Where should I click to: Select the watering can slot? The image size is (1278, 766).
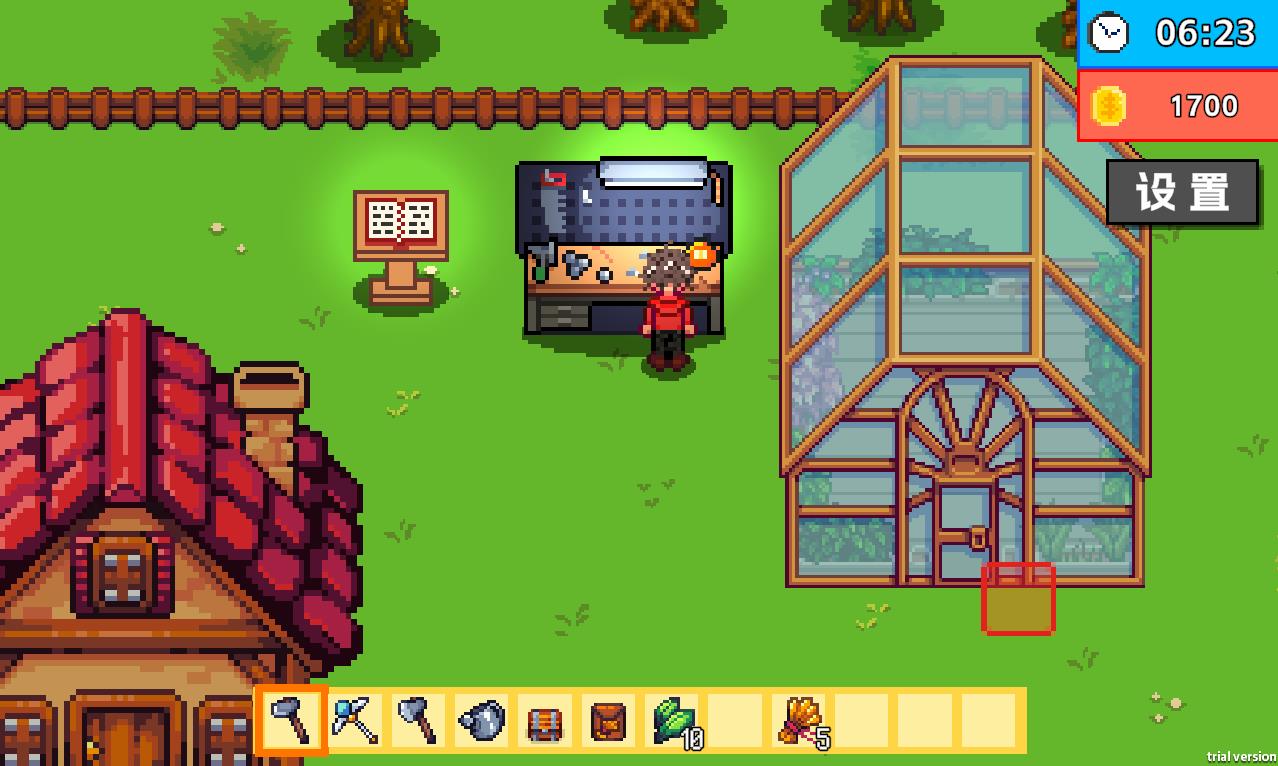481,720
